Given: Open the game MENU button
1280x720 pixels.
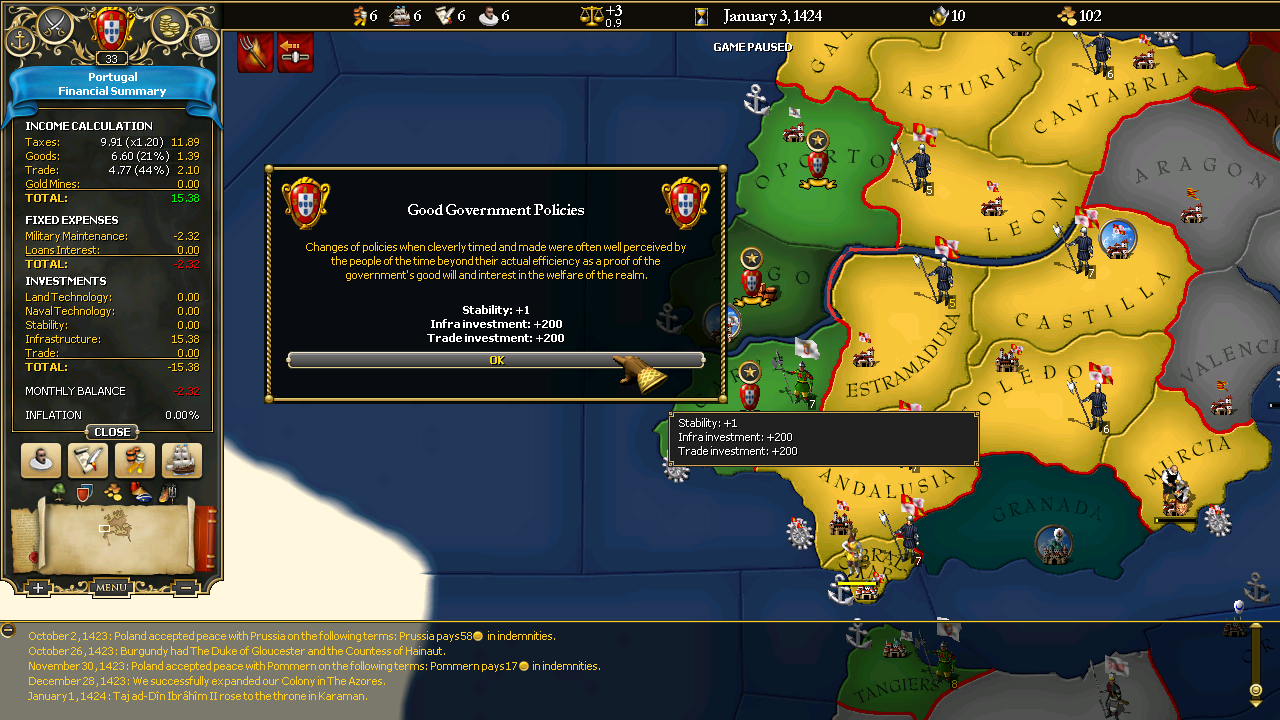Looking at the screenshot, I should click(x=111, y=588).
